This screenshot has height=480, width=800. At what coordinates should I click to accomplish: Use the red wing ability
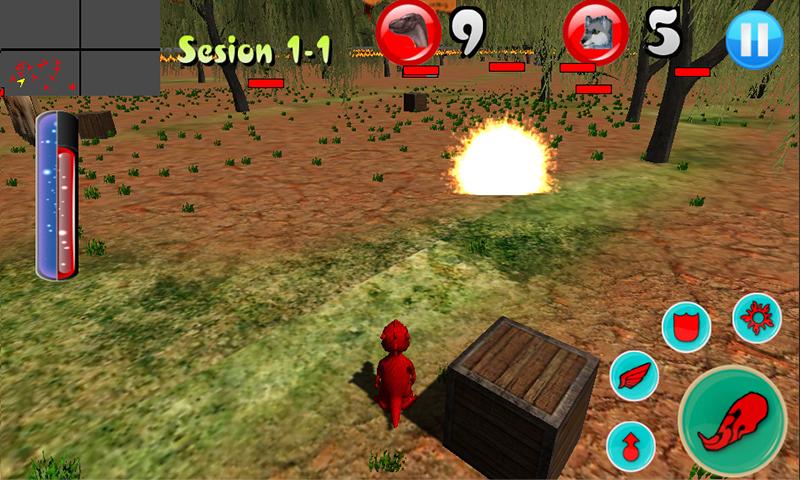(635, 378)
